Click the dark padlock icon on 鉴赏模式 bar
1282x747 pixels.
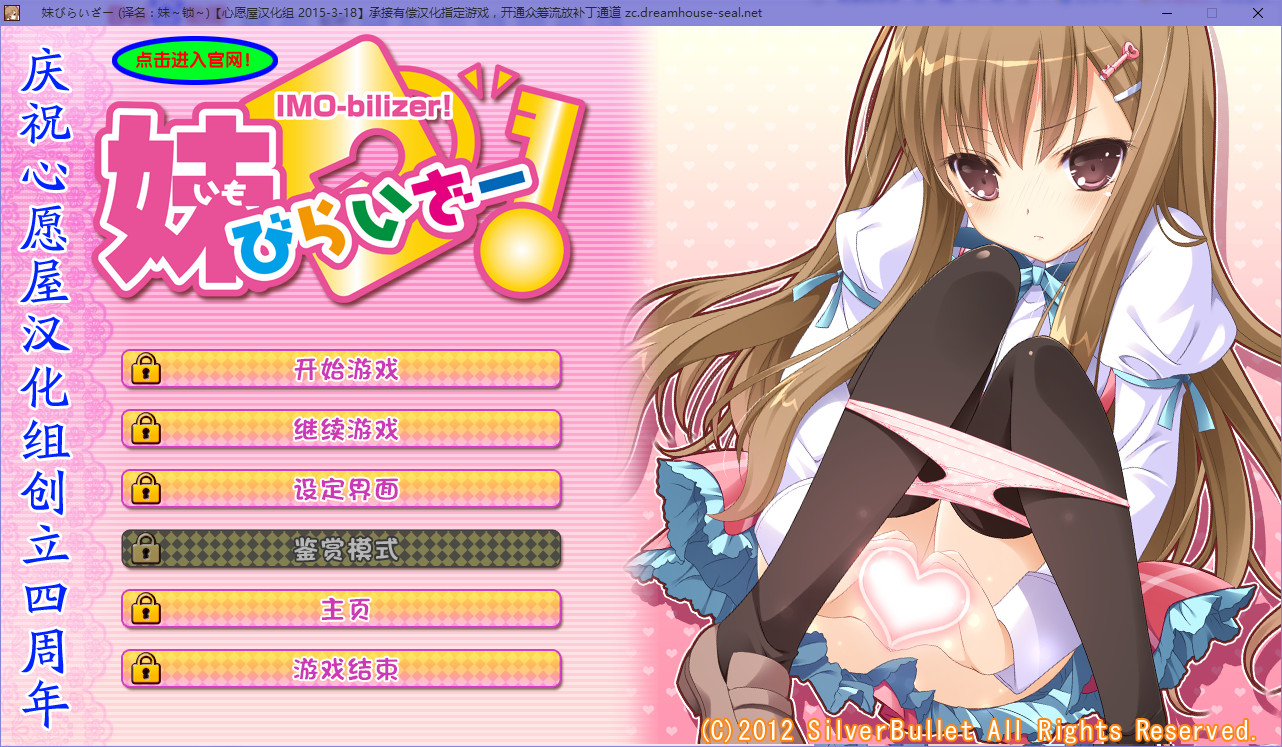(146, 549)
